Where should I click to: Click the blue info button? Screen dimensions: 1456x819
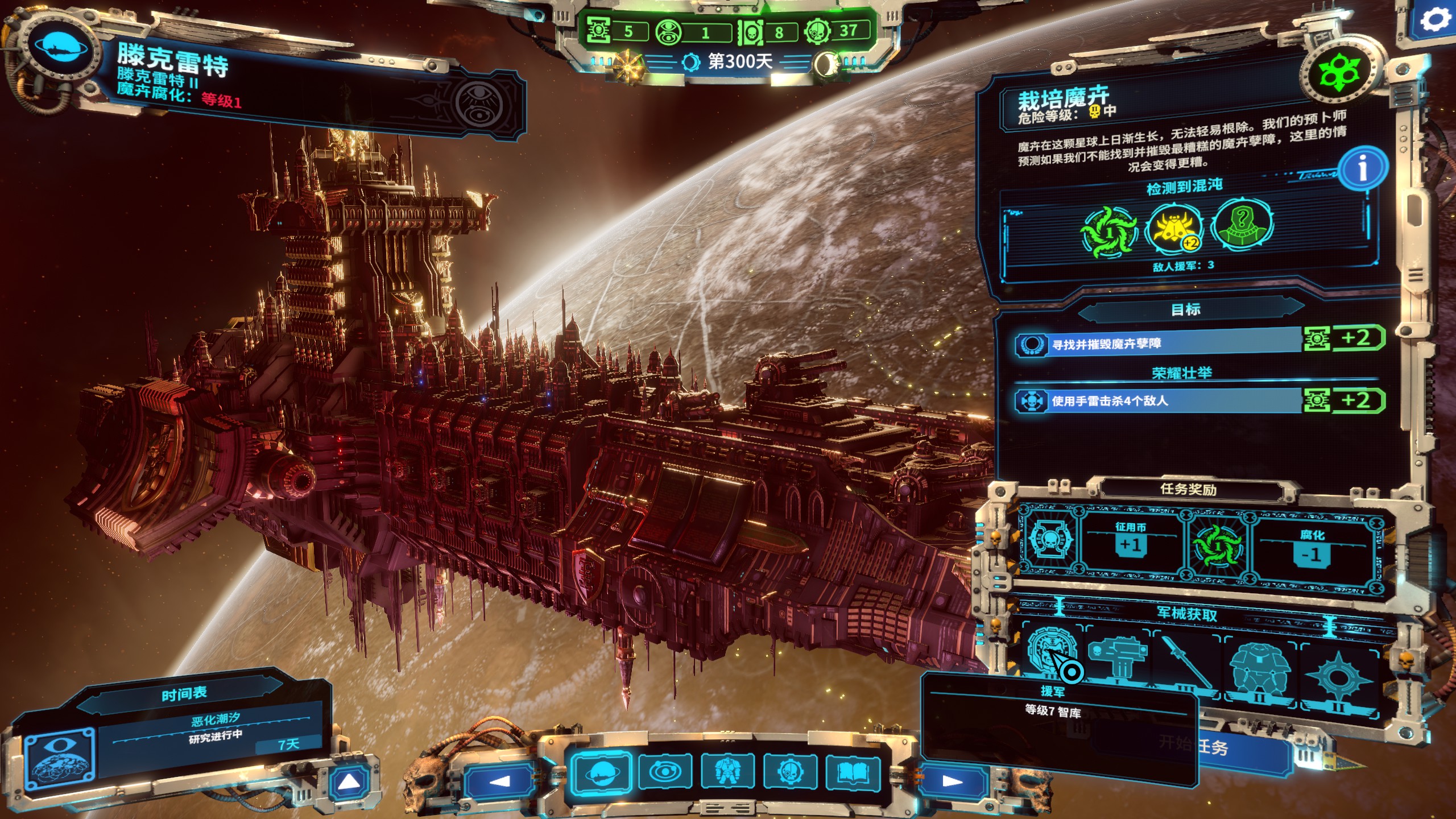coord(1363,168)
